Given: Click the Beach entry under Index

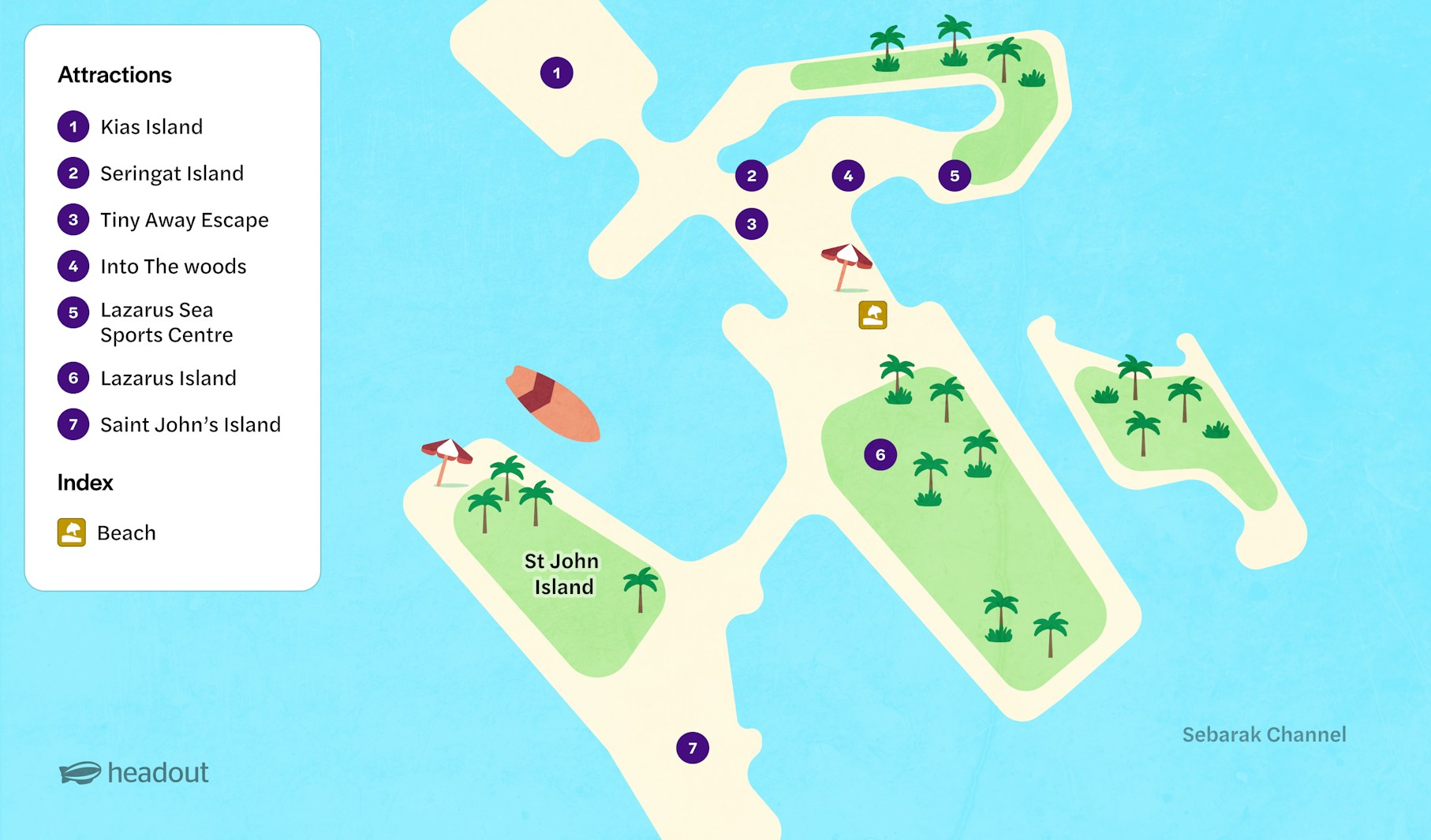Looking at the screenshot, I should (125, 533).
